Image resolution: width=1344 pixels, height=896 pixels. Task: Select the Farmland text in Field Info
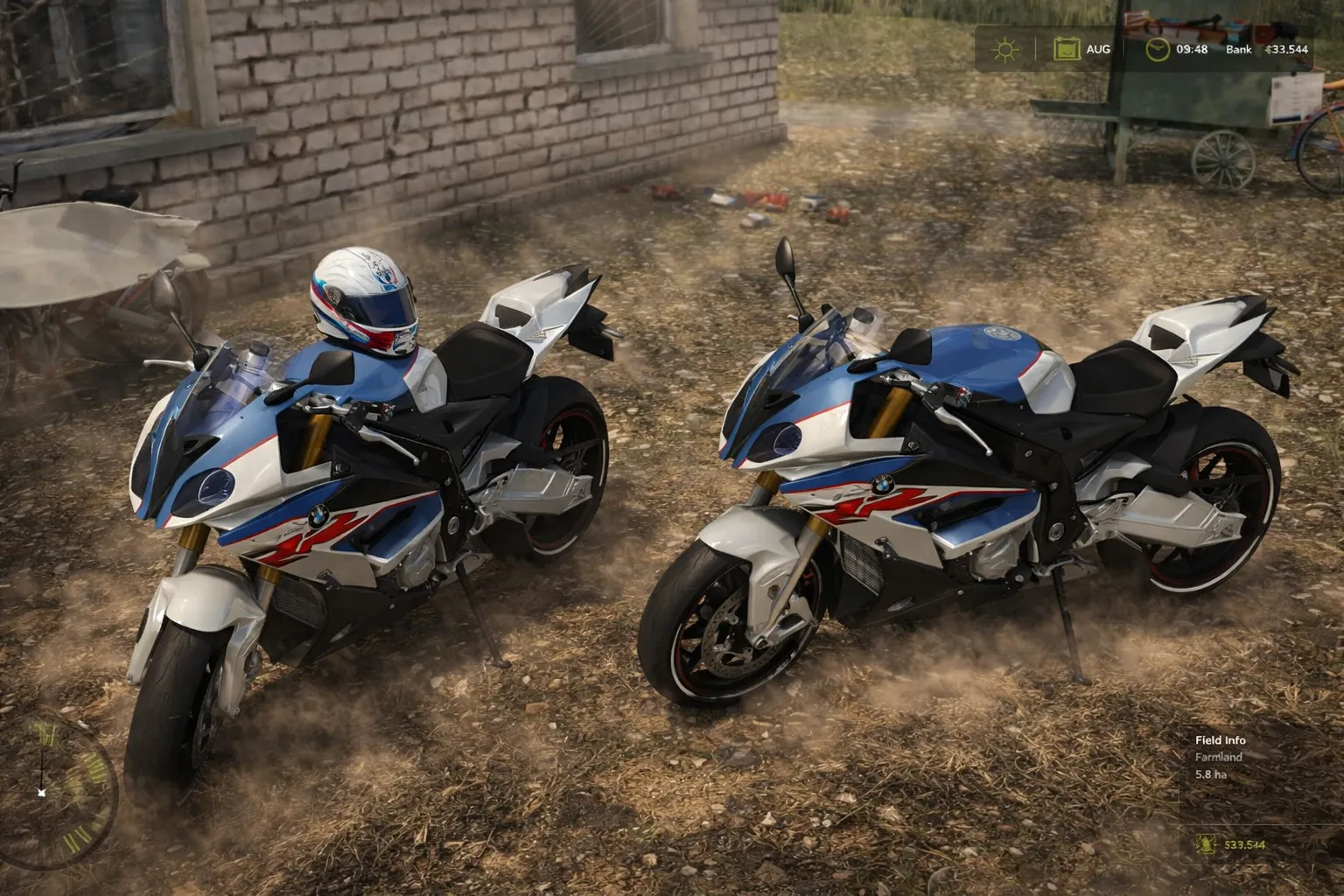point(1218,757)
